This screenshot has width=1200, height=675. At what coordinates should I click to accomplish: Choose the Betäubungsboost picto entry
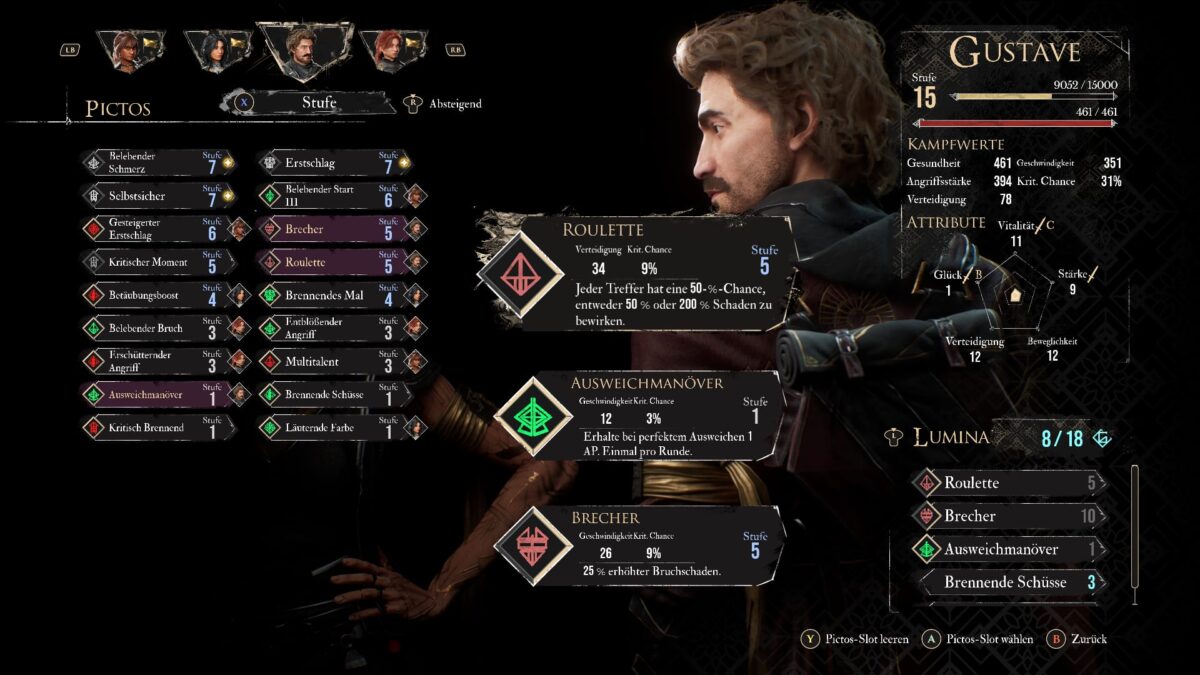[x=160, y=295]
